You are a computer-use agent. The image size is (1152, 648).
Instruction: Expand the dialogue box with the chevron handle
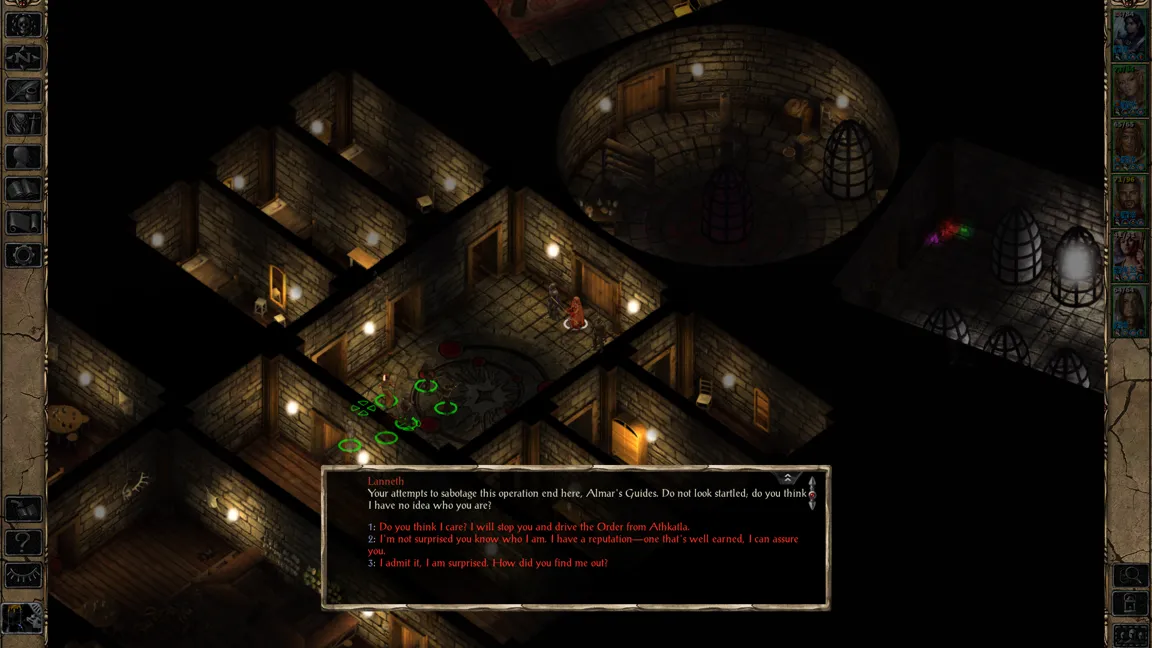point(788,478)
